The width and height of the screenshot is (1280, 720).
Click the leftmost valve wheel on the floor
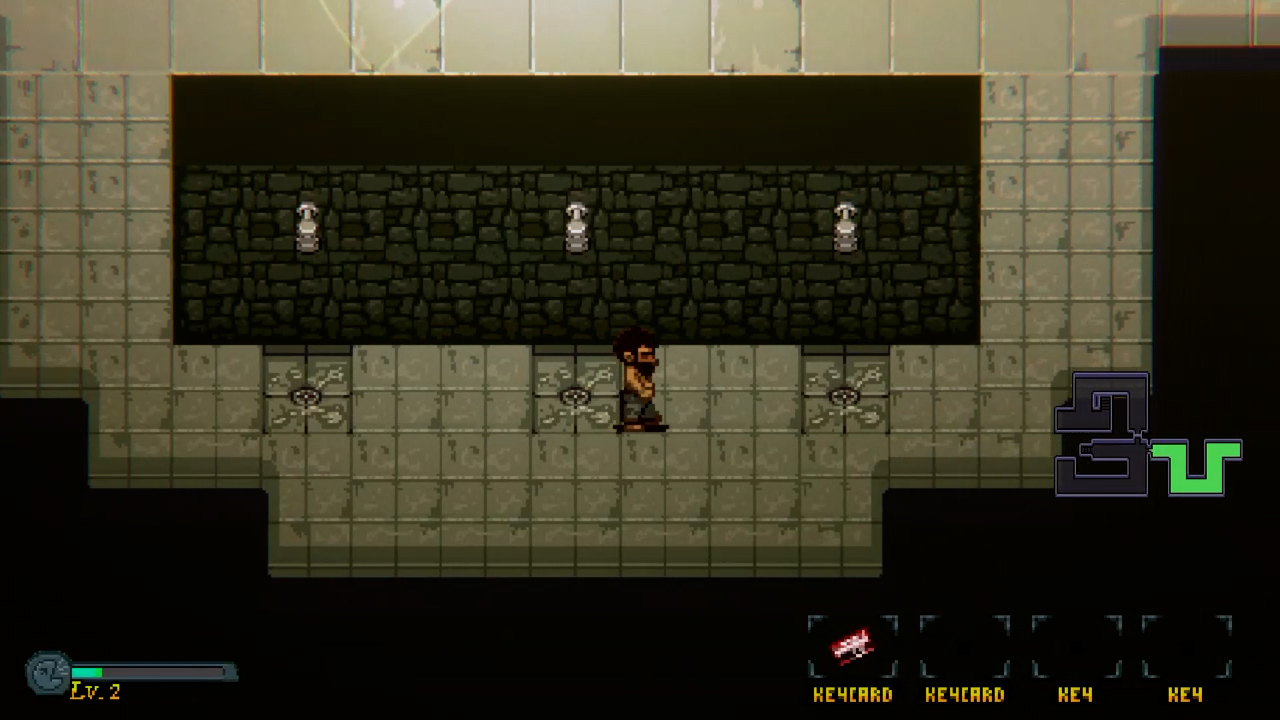tap(307, 397)
